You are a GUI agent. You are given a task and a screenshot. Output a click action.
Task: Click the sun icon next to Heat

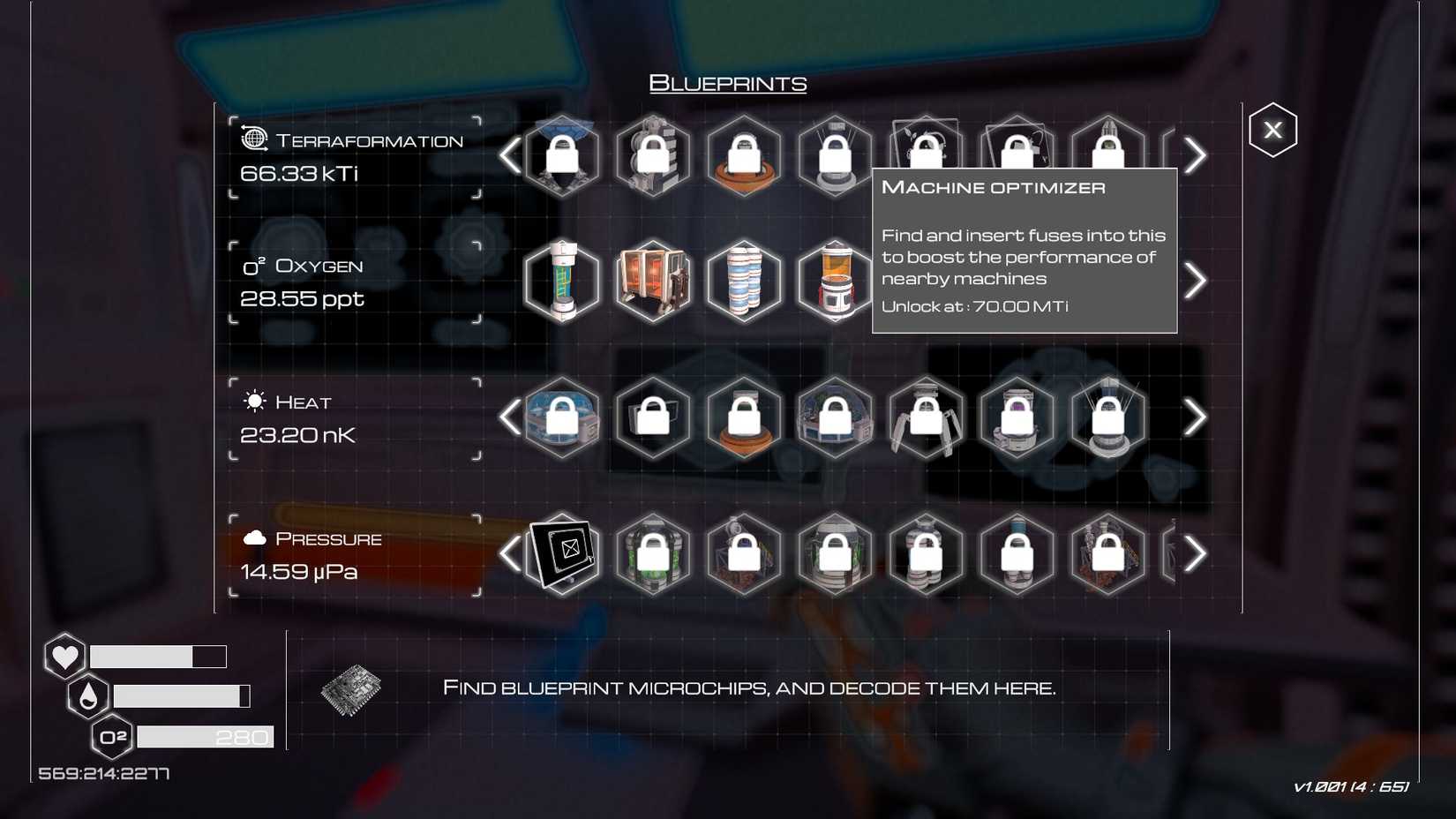[253, 402]
